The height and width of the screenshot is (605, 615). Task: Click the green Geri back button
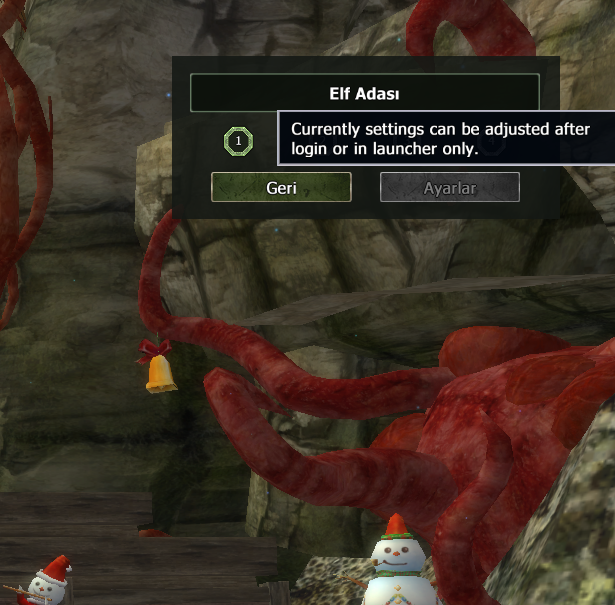(x=281, y=187)
